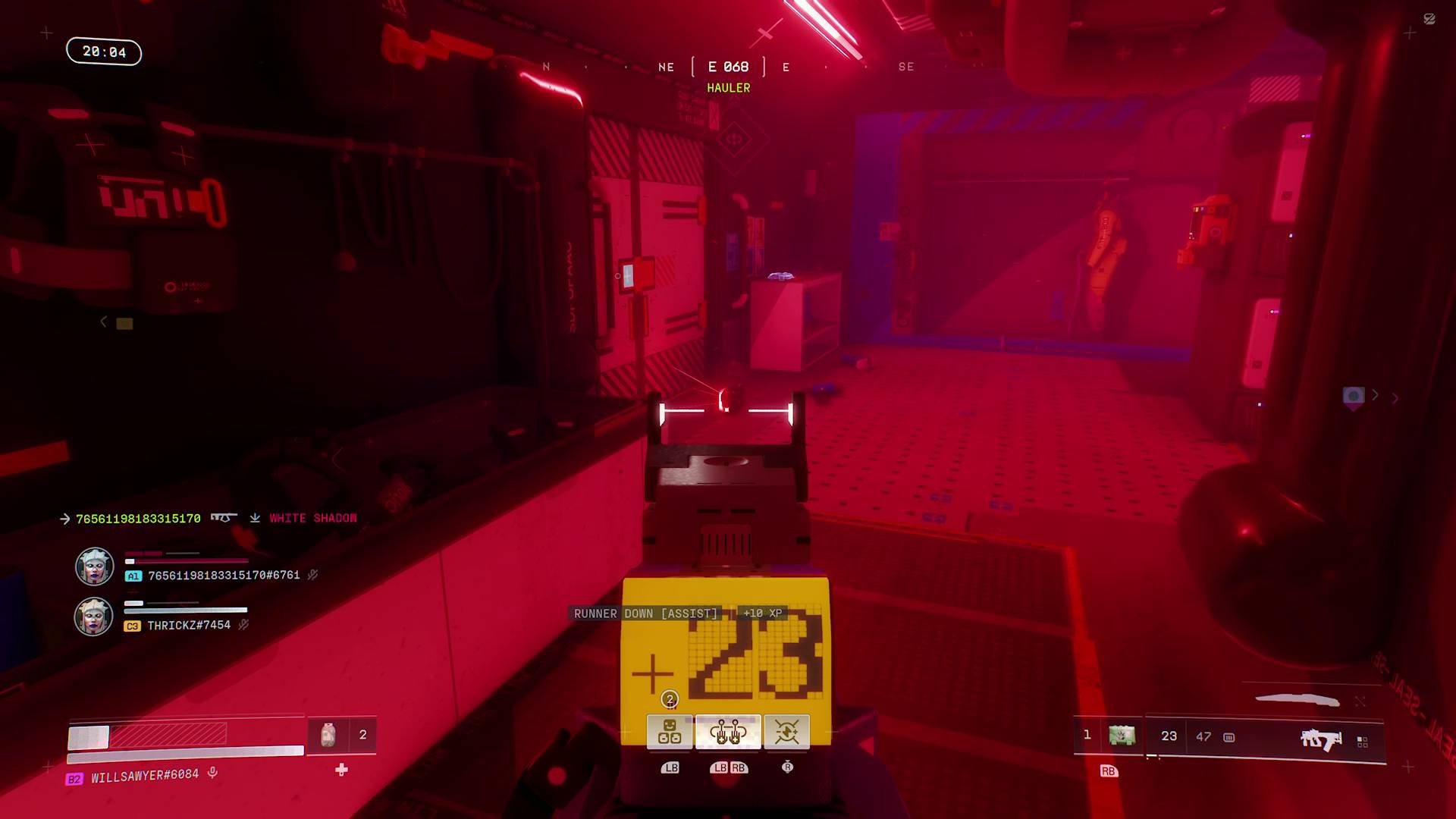Trigger the R invisibility ability icon
1456x819 pixels.
(x=787, y=731)
